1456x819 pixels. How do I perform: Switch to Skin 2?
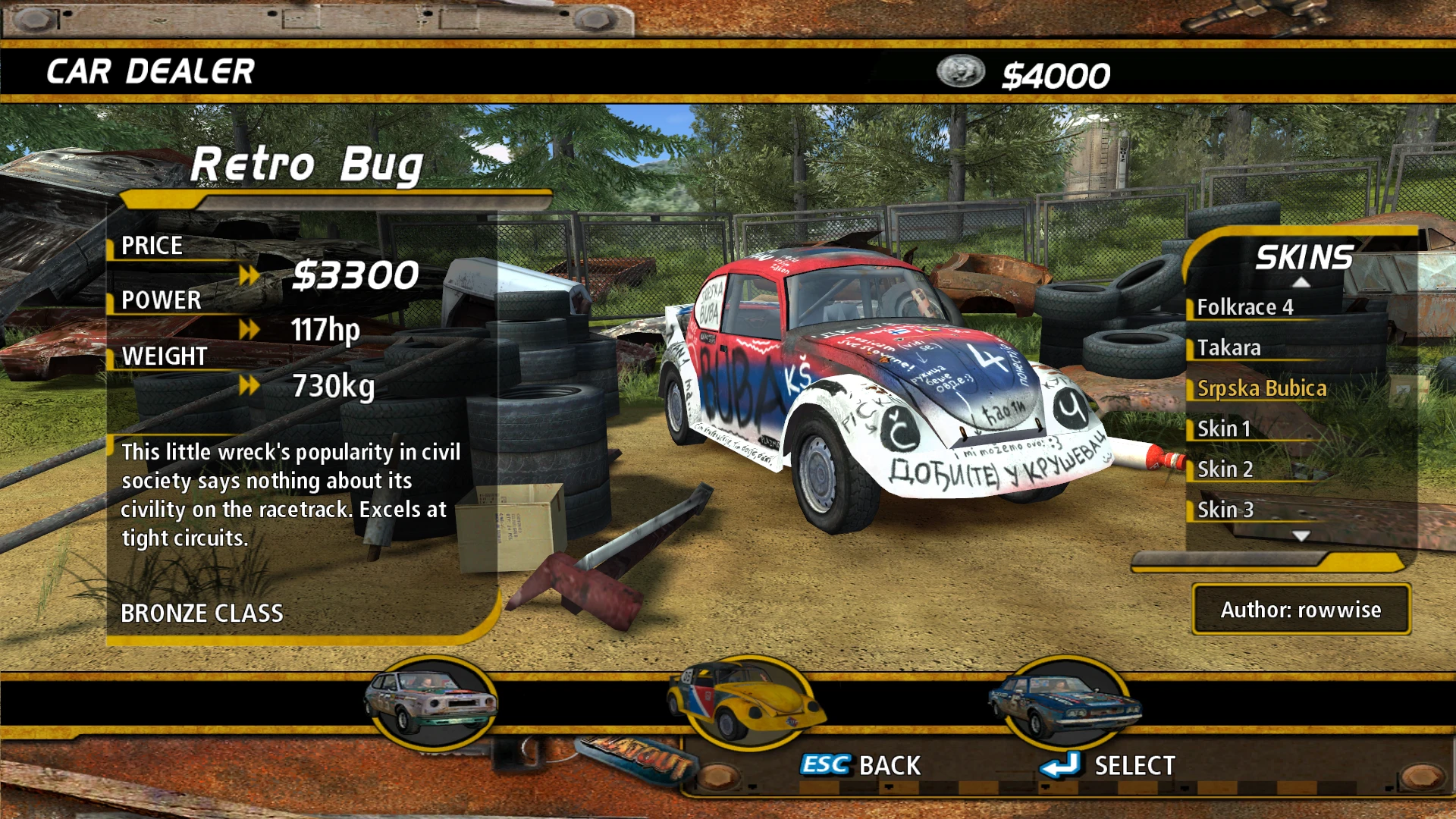click(x=1225, y=469)
